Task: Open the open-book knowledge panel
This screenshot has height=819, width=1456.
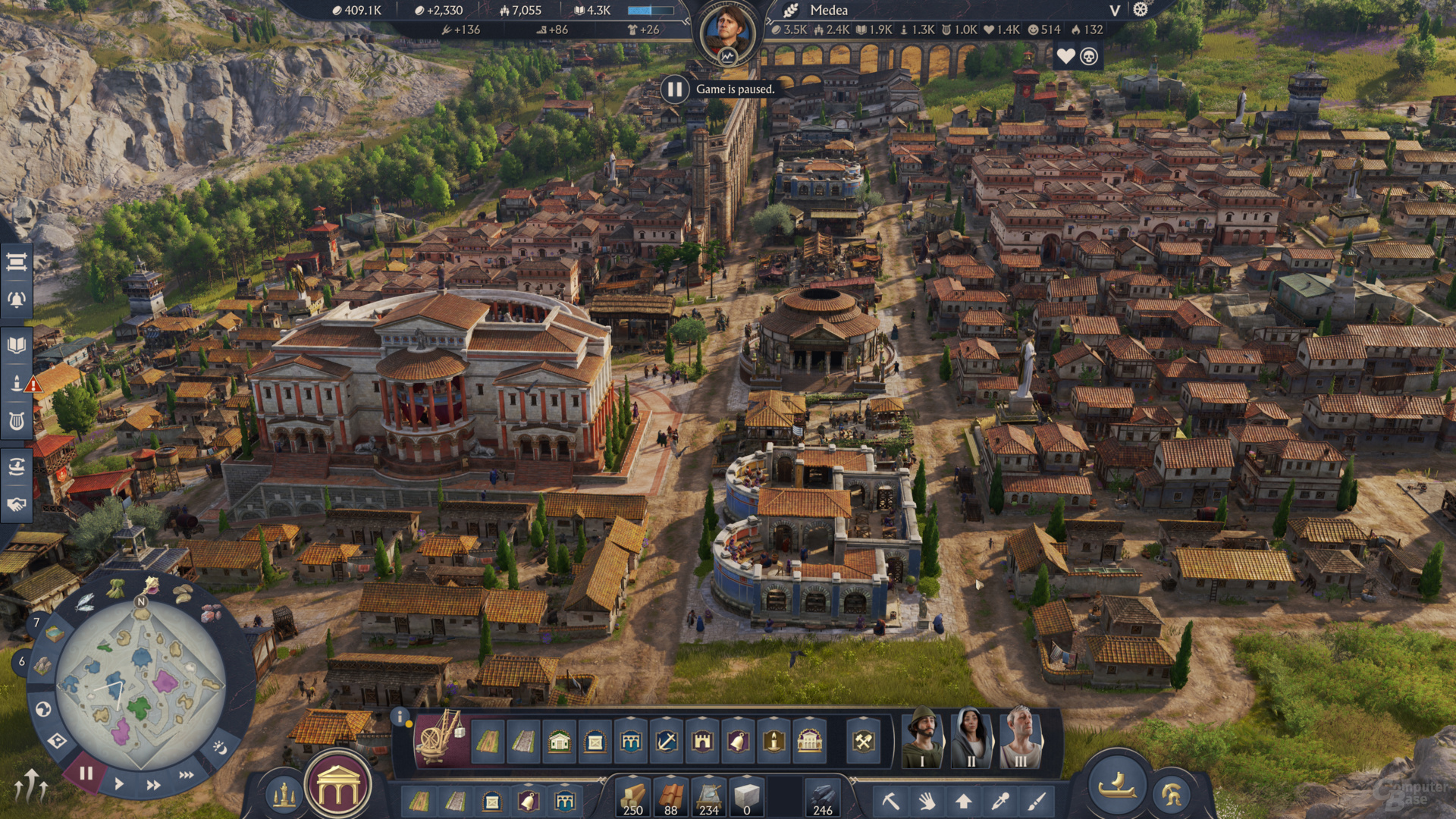Action: coord(17,346)
